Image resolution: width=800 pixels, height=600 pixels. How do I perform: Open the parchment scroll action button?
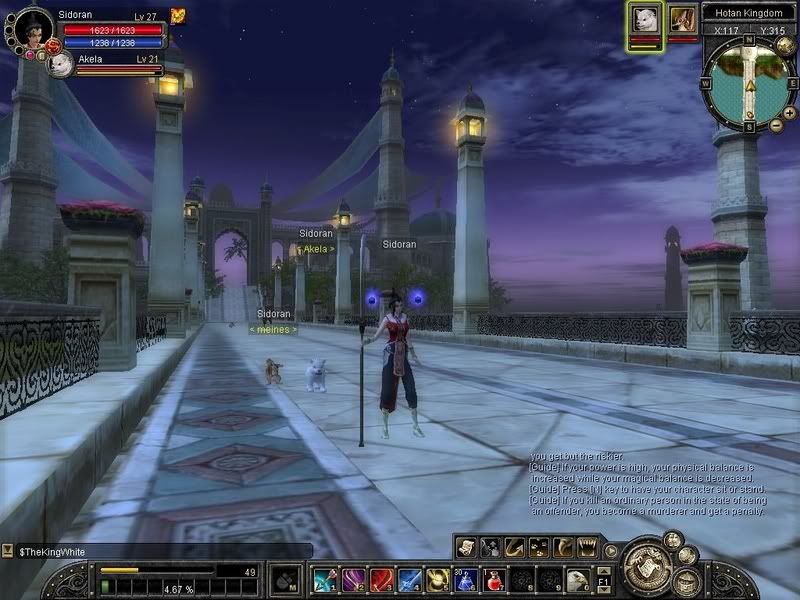tap(465, 546)
